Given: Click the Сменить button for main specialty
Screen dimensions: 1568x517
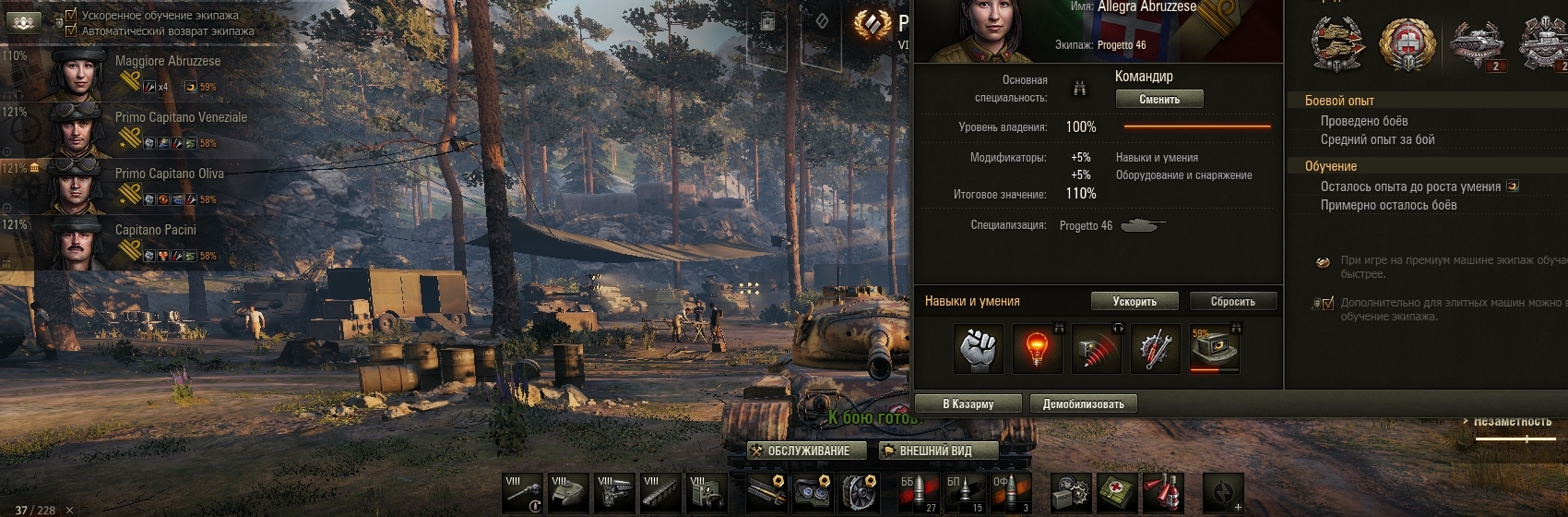Looking at the screenshot, I should [1159, 99].
